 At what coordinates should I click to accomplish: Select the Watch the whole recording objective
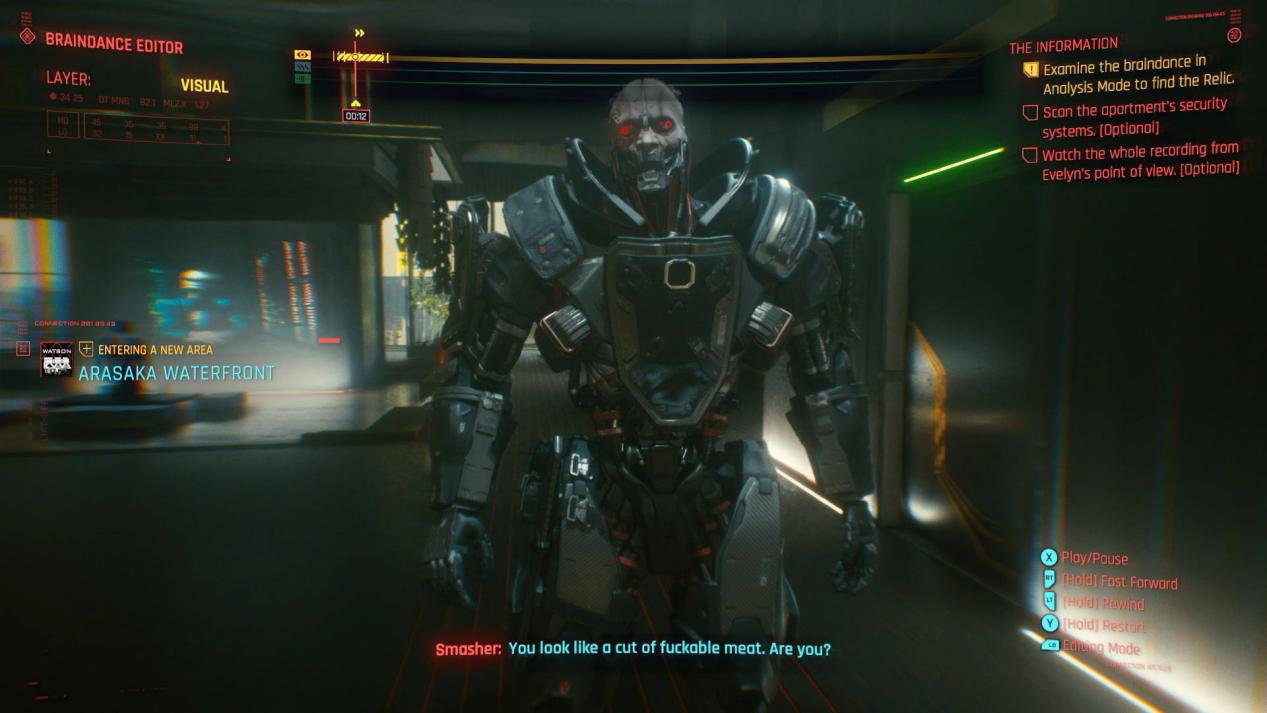(1139, 160)
